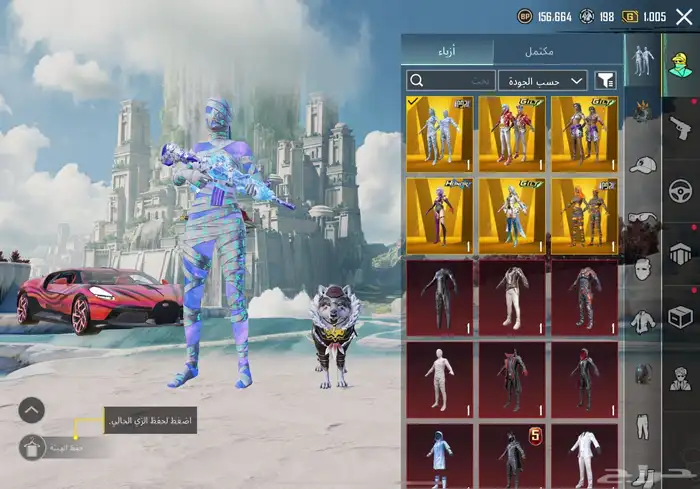Screen dimensions: 700x489
Task: Open the pistol weapons category
Action: click(682, 127)
